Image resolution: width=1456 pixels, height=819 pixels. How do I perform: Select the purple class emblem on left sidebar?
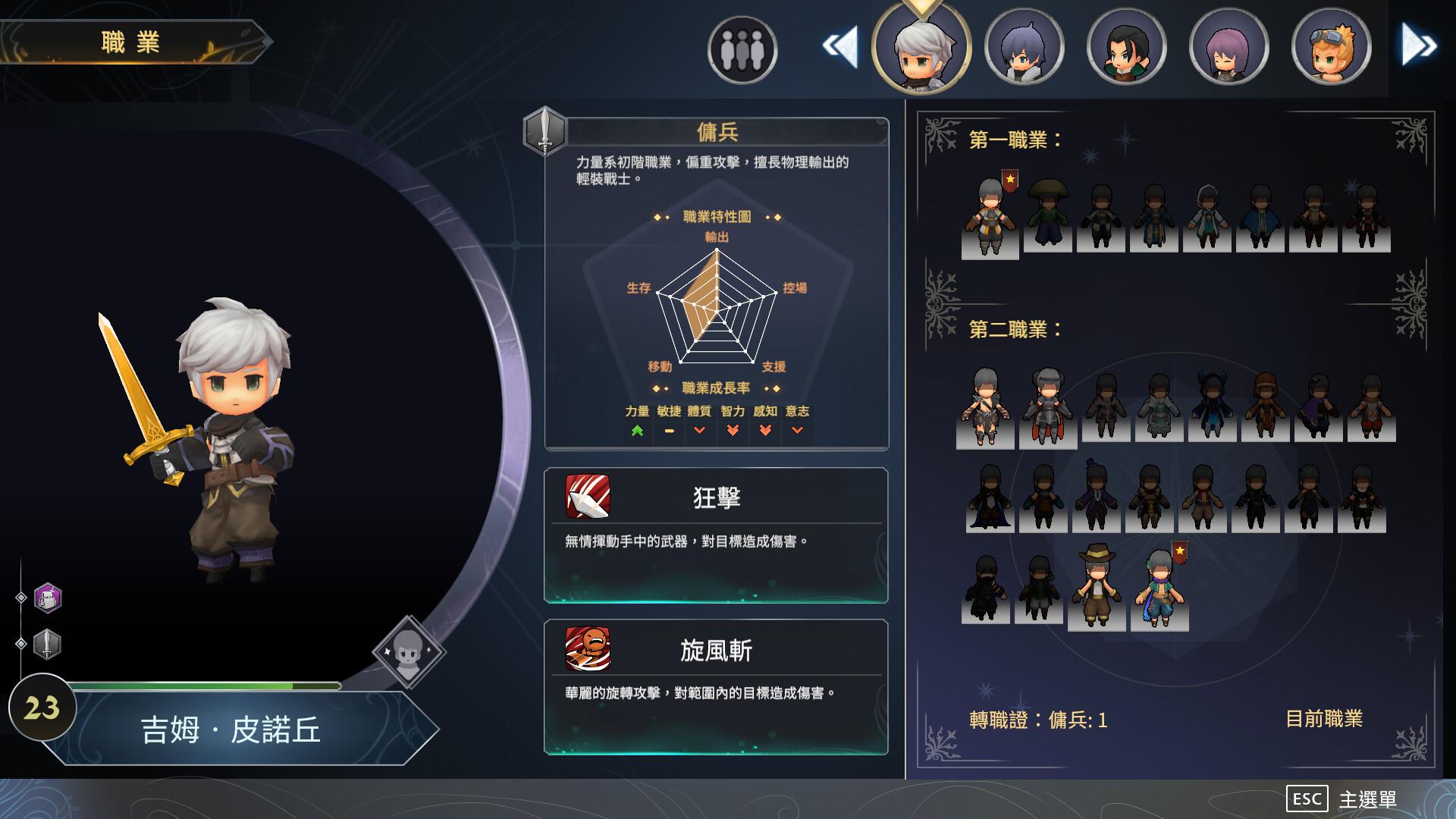[x=45, y=599]
